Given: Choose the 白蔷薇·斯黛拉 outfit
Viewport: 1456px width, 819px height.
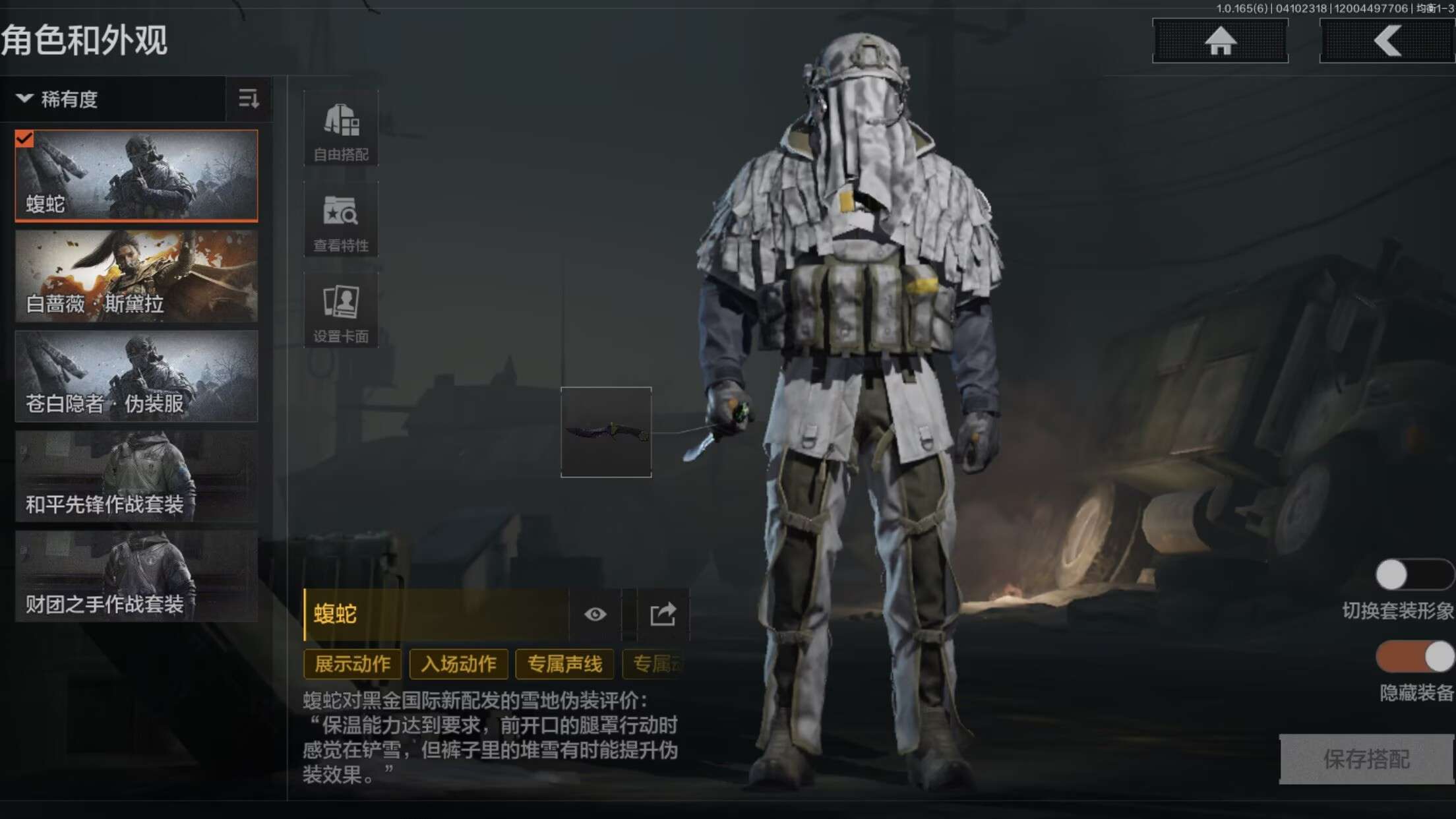Looking at the screenshot, I should 136,276.
